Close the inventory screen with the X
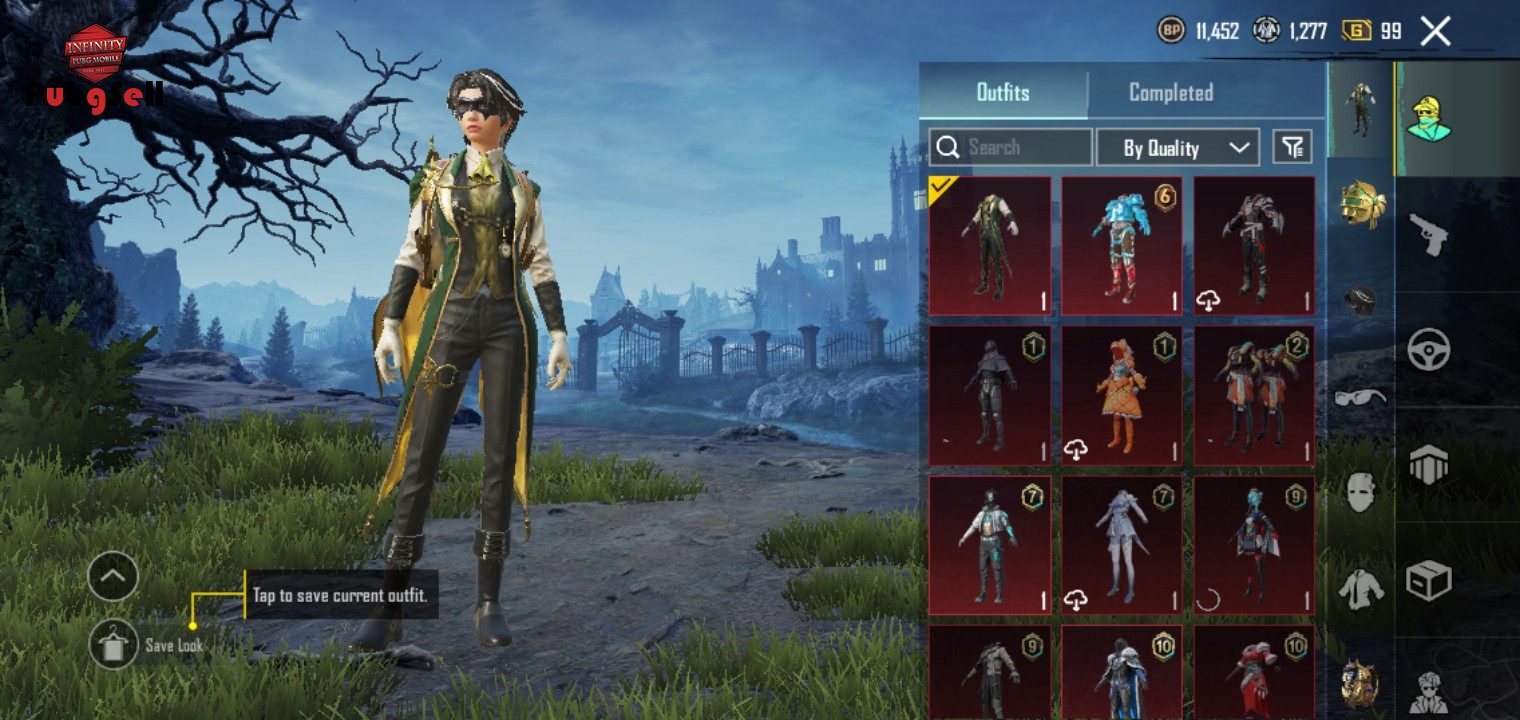The height and width of the screenshot is (720, 1520). [x=1435, y=32]
